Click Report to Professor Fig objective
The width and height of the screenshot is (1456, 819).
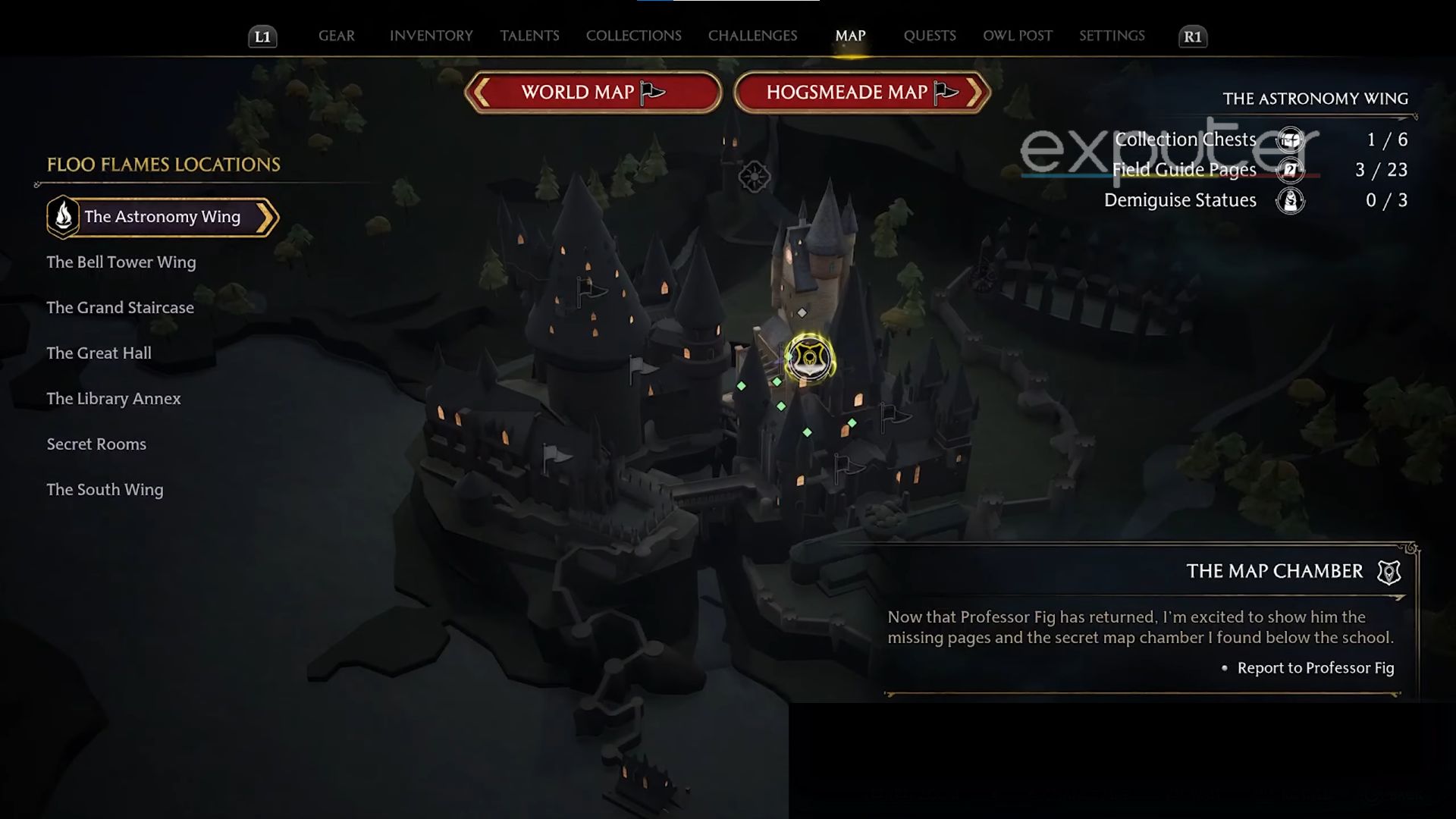click(1316, 668)
